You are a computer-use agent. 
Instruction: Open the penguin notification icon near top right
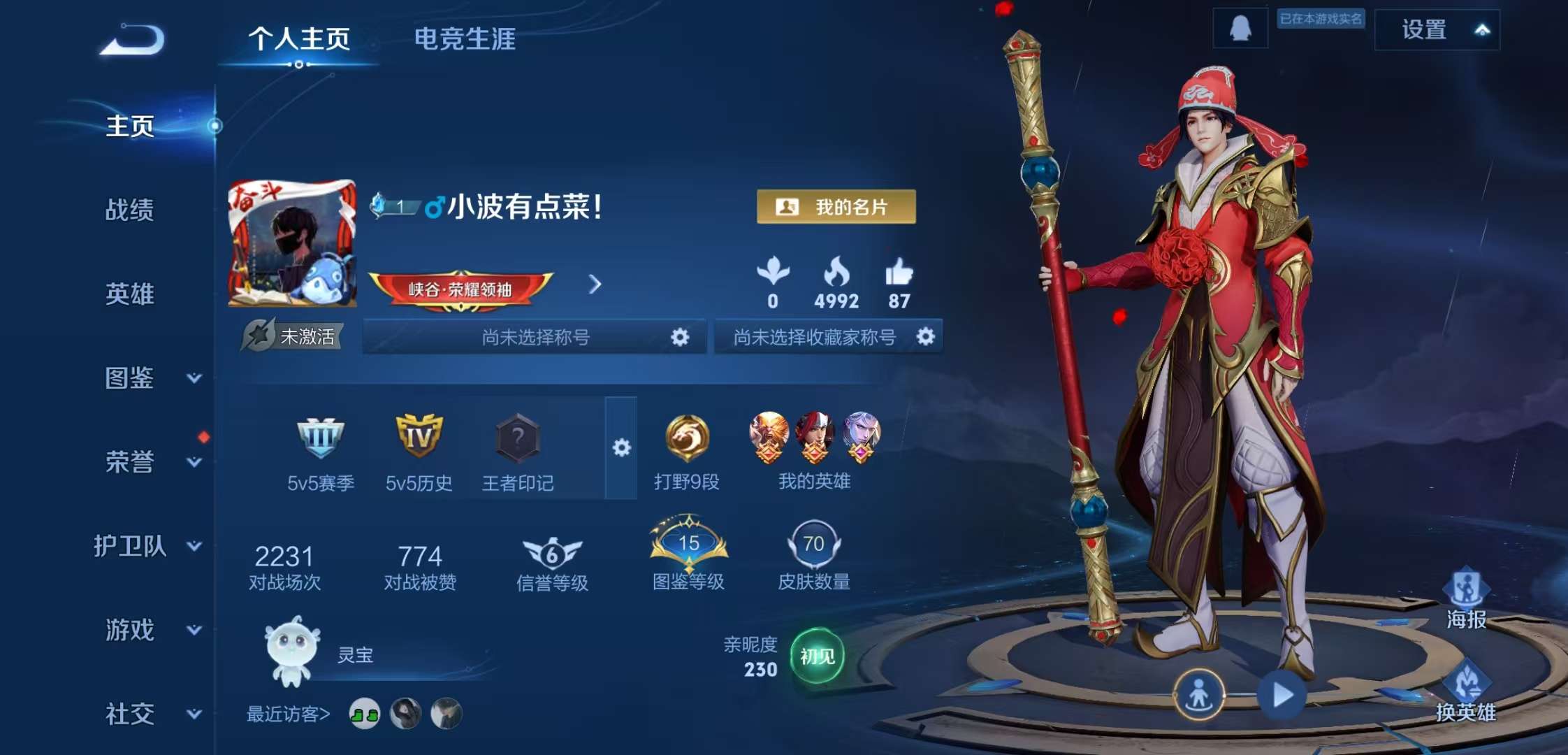[x=1240, y=29]
